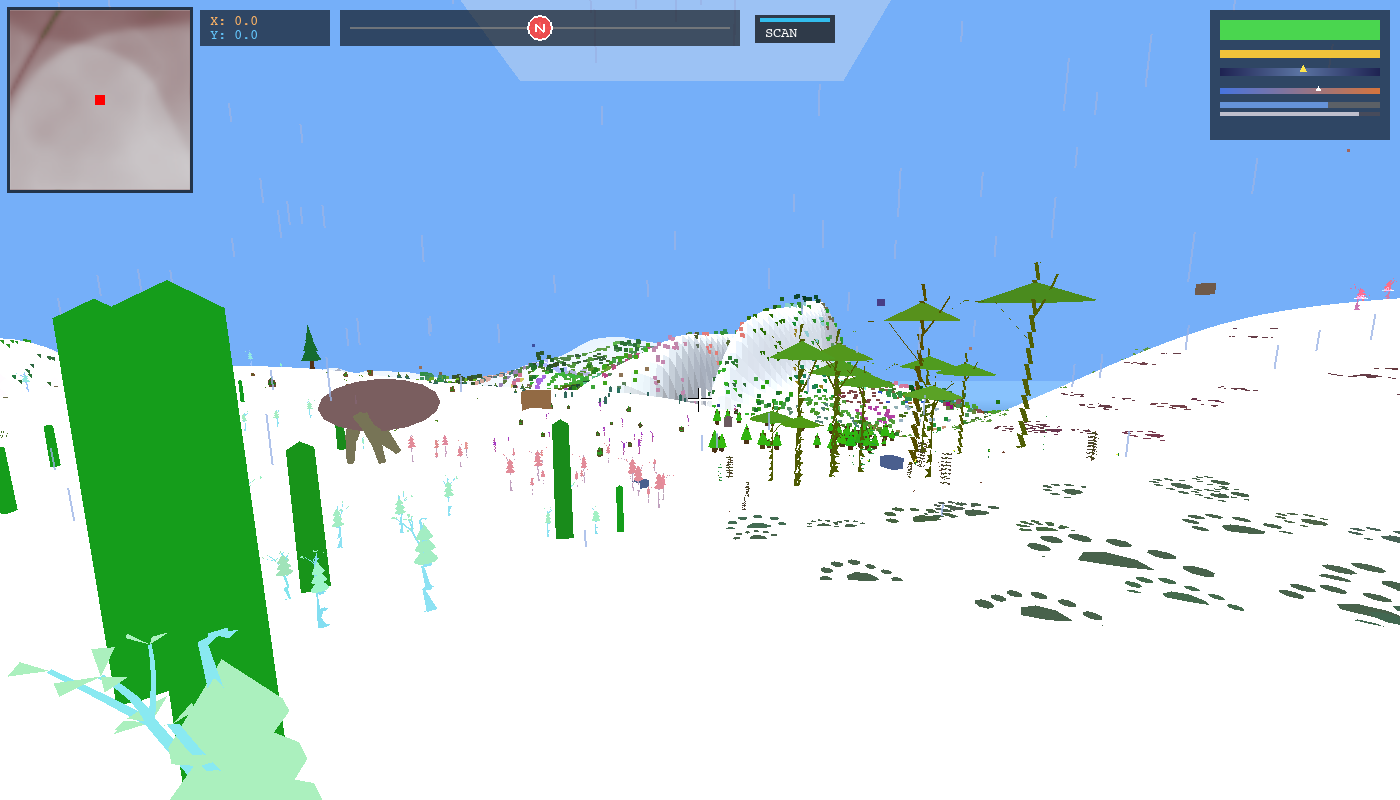Click the yellow stamina bar

pos(1300,53)
